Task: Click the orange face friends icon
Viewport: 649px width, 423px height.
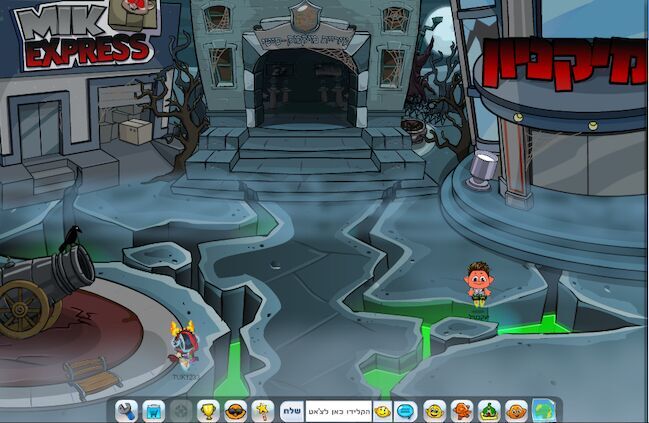Action: pos(516,410)
